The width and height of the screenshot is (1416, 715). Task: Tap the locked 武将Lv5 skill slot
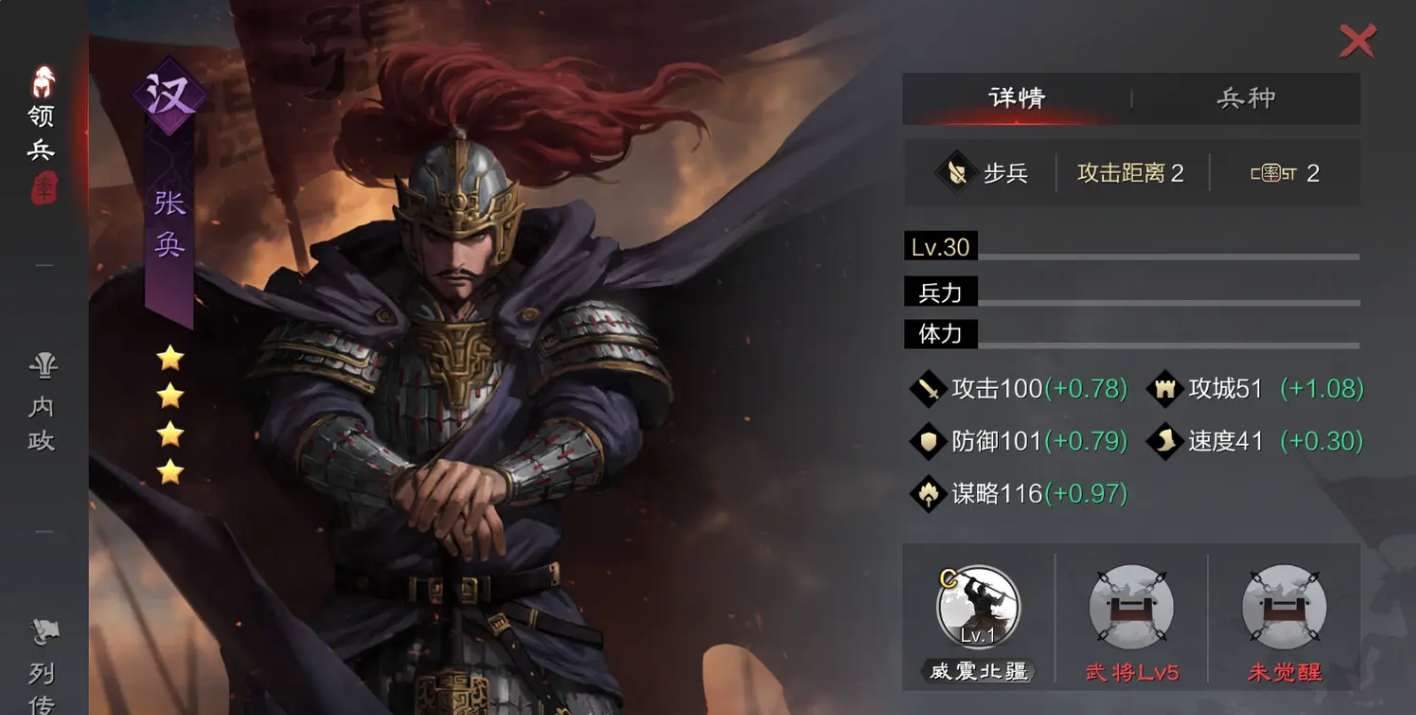click(x=1131, y=608)
